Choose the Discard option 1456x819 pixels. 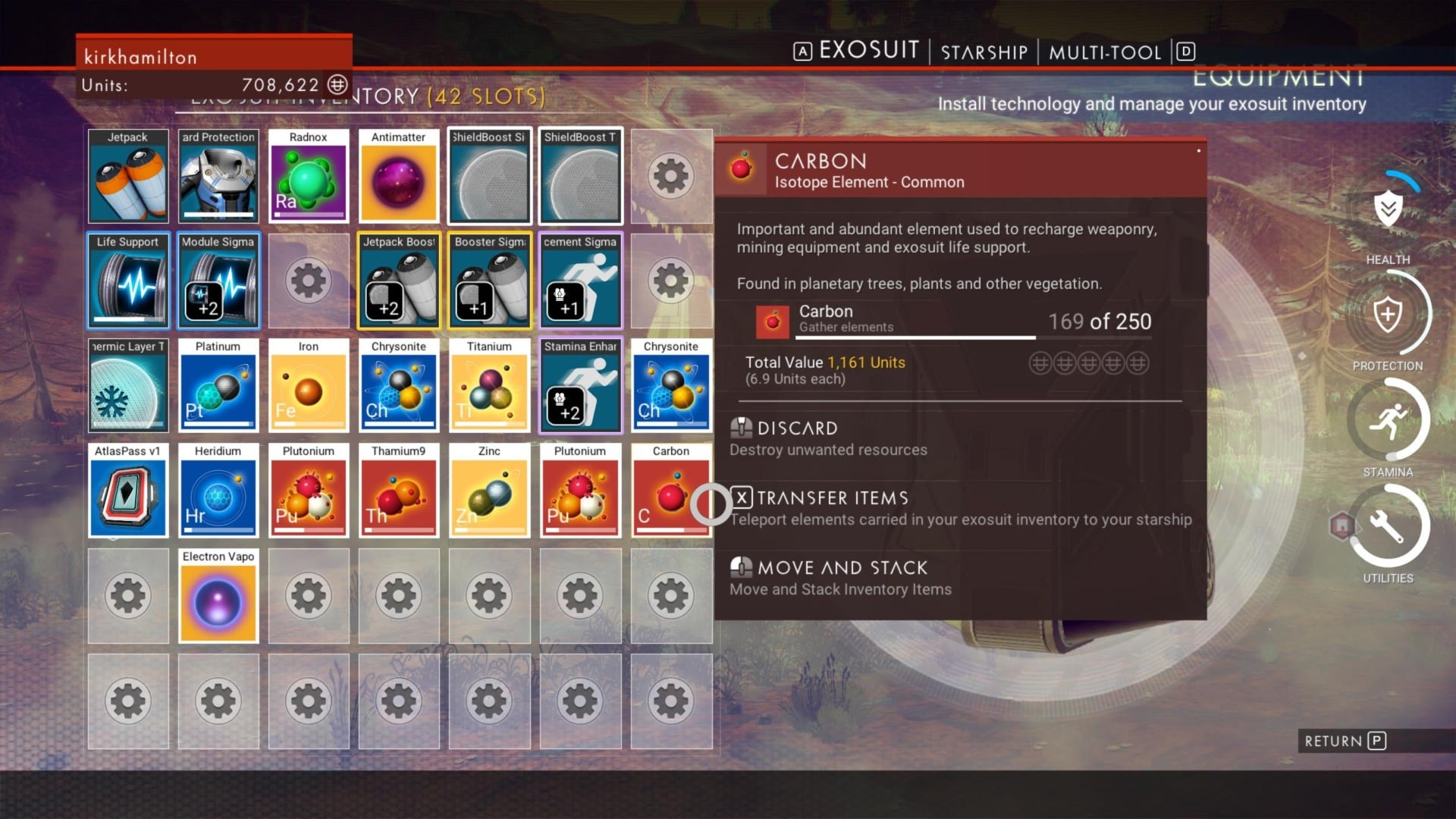(x=796, y=428)
